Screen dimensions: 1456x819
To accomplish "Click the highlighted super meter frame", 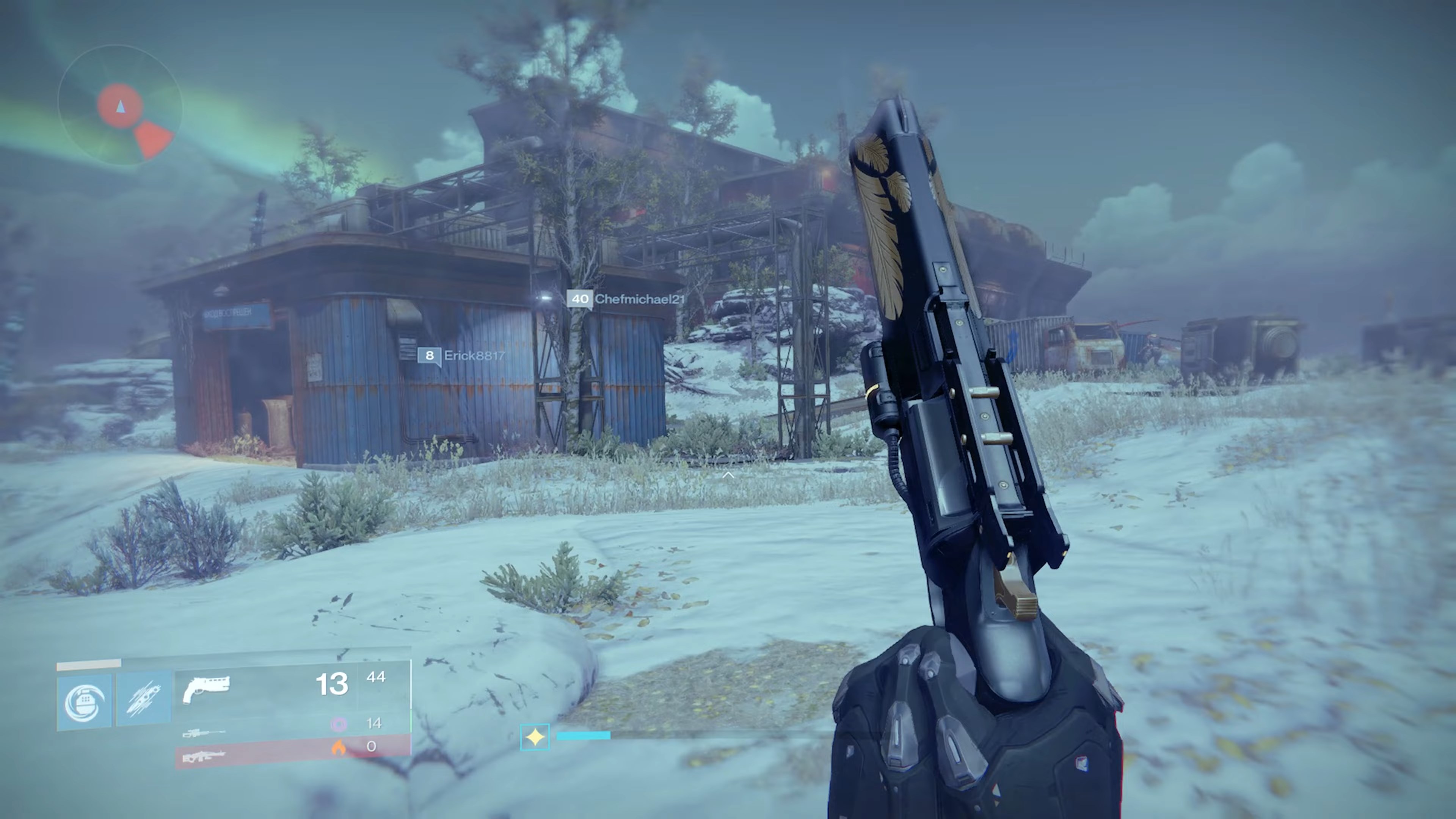I will 535,736.
